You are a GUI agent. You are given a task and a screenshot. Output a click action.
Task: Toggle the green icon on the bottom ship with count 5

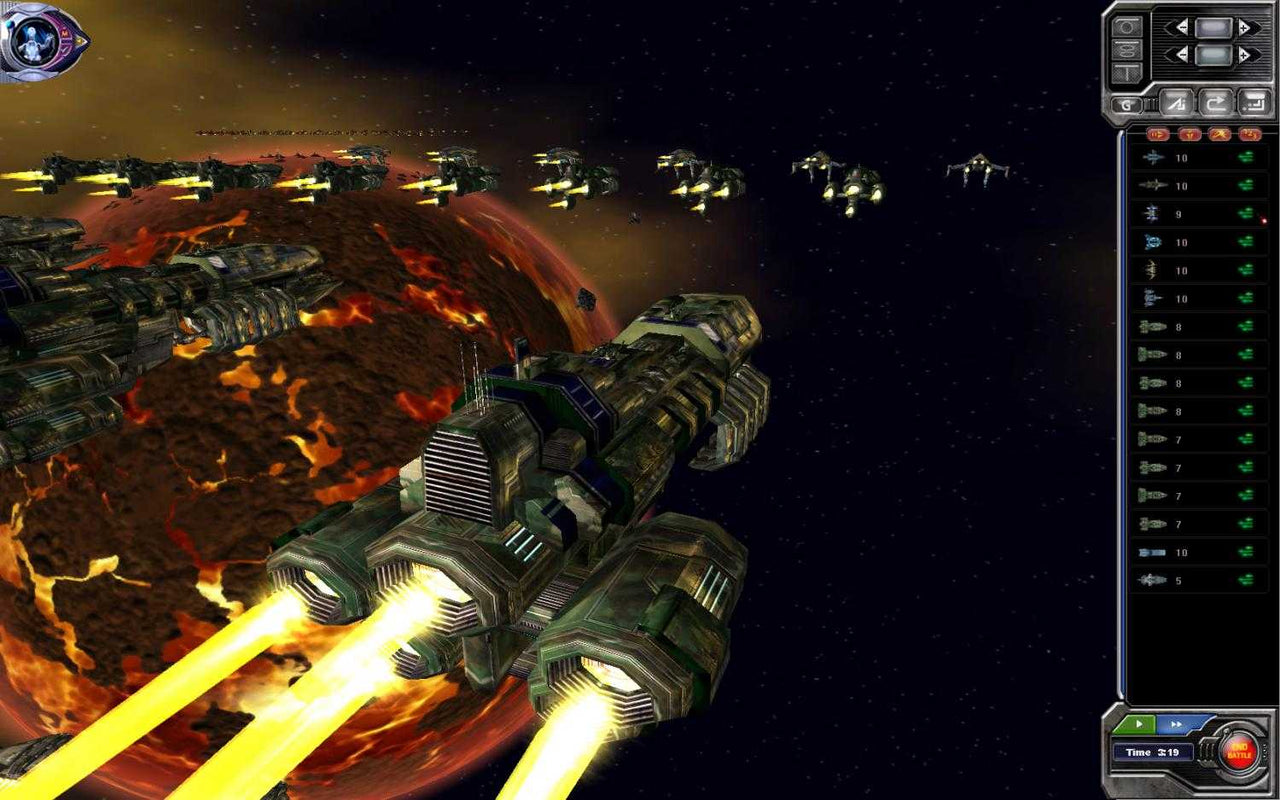1247,578
